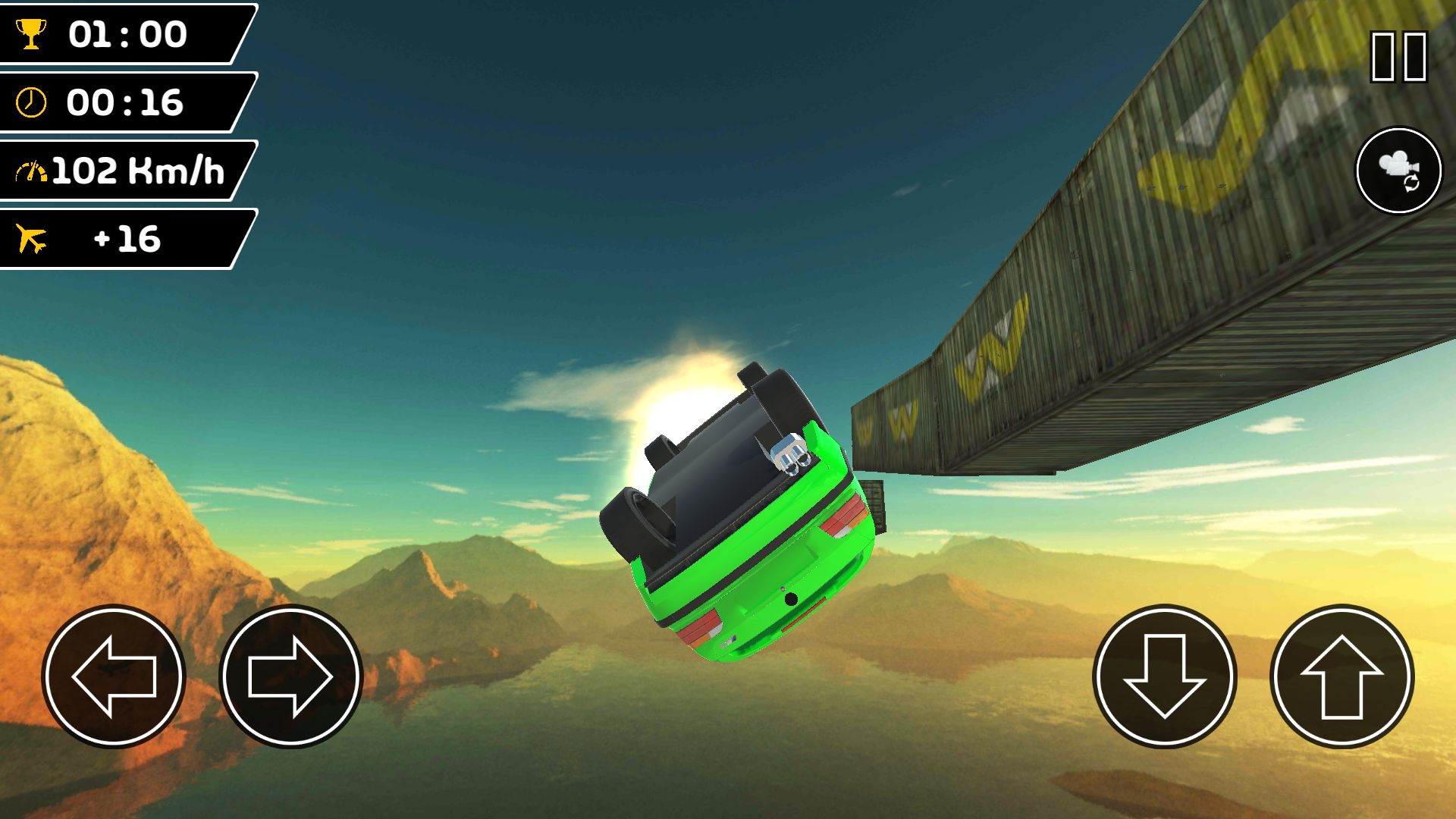Tap the down arrow brake button
The image size is (1456, 819).
(1165, 676)
